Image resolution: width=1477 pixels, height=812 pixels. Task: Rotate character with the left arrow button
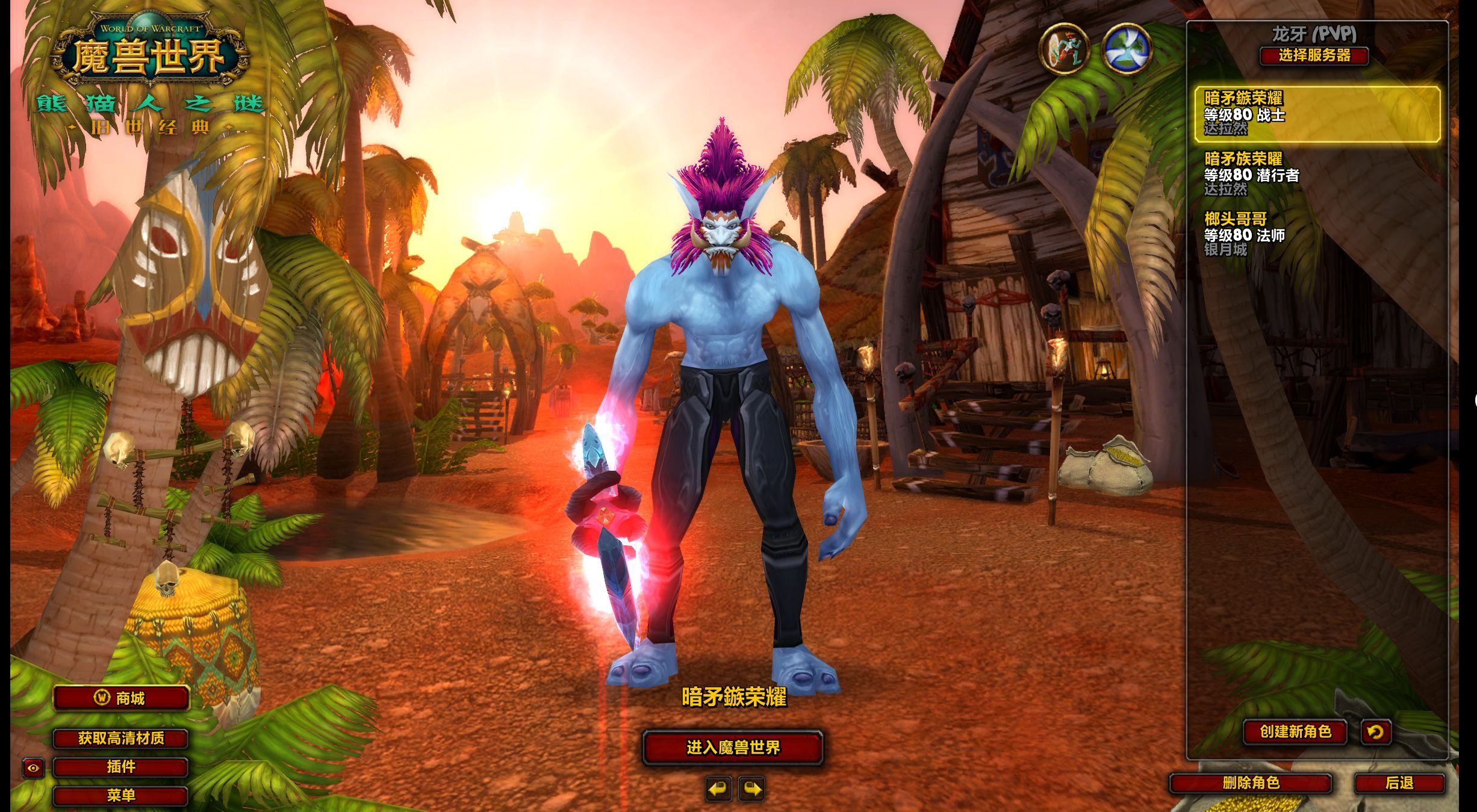pyautogui.click(x=718, y=789)
